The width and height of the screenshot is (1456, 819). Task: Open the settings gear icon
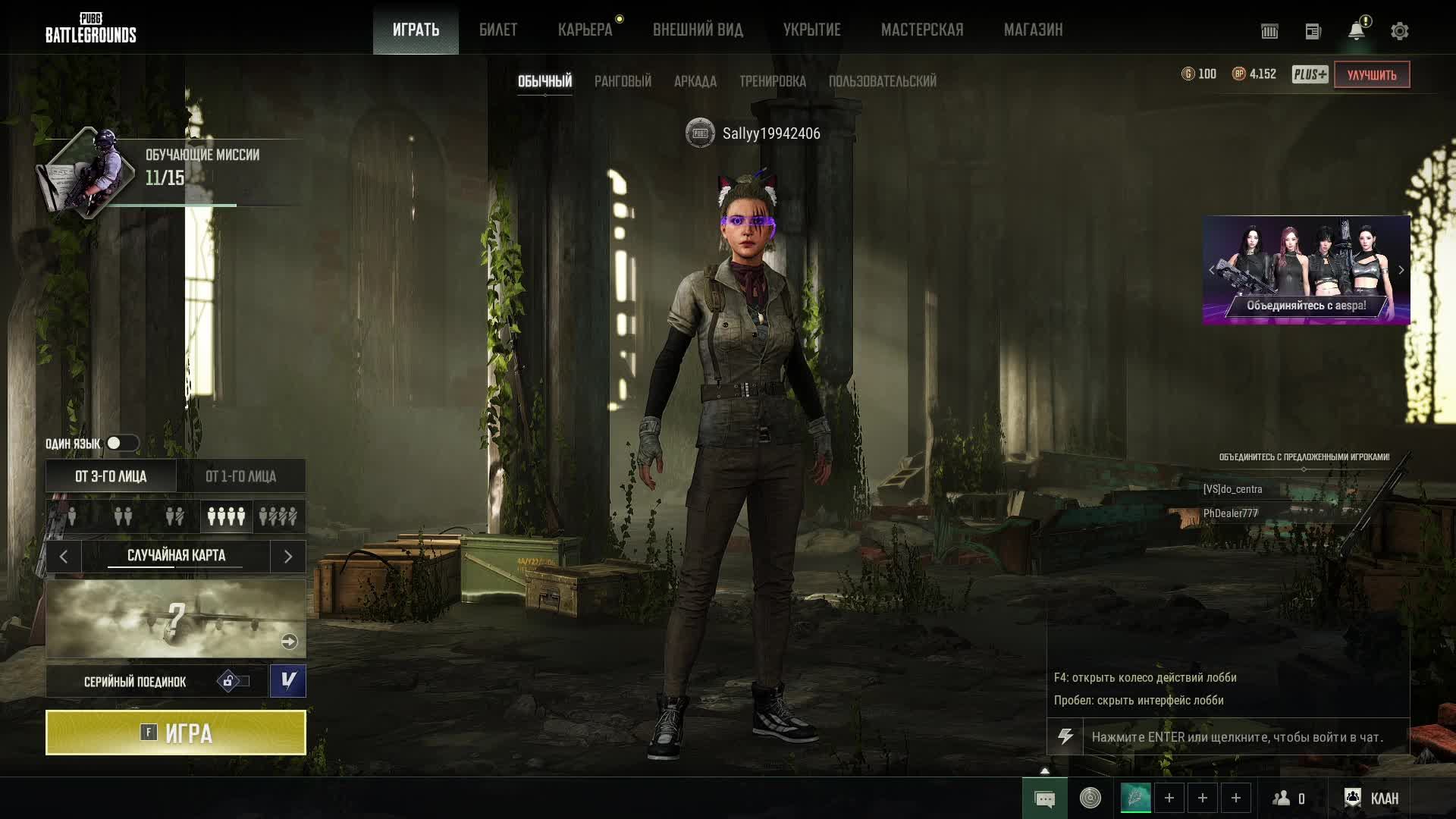pos(1399,31)
